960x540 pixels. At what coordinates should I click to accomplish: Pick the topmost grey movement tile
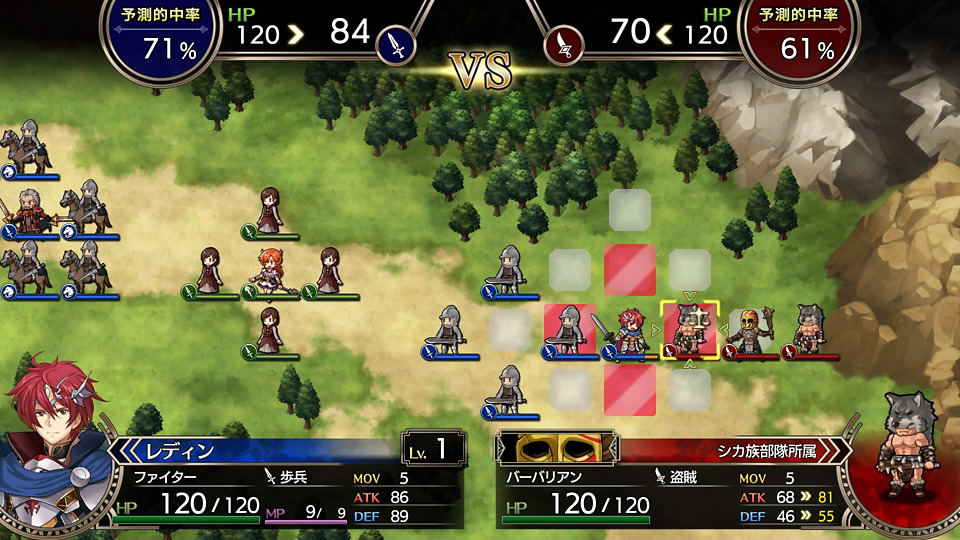[x=630, y=209]
